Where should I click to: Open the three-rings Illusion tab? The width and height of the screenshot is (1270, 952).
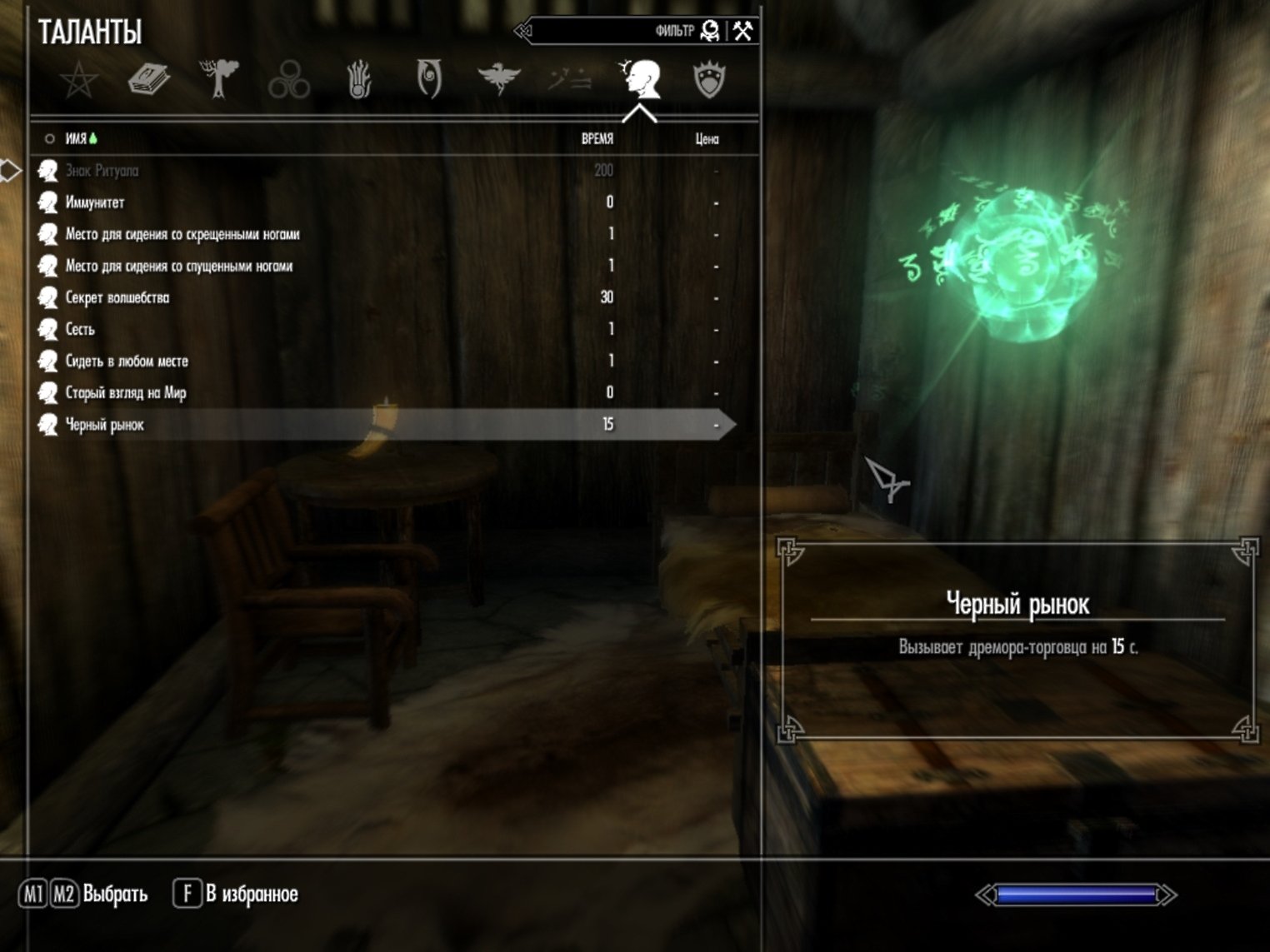289,81
